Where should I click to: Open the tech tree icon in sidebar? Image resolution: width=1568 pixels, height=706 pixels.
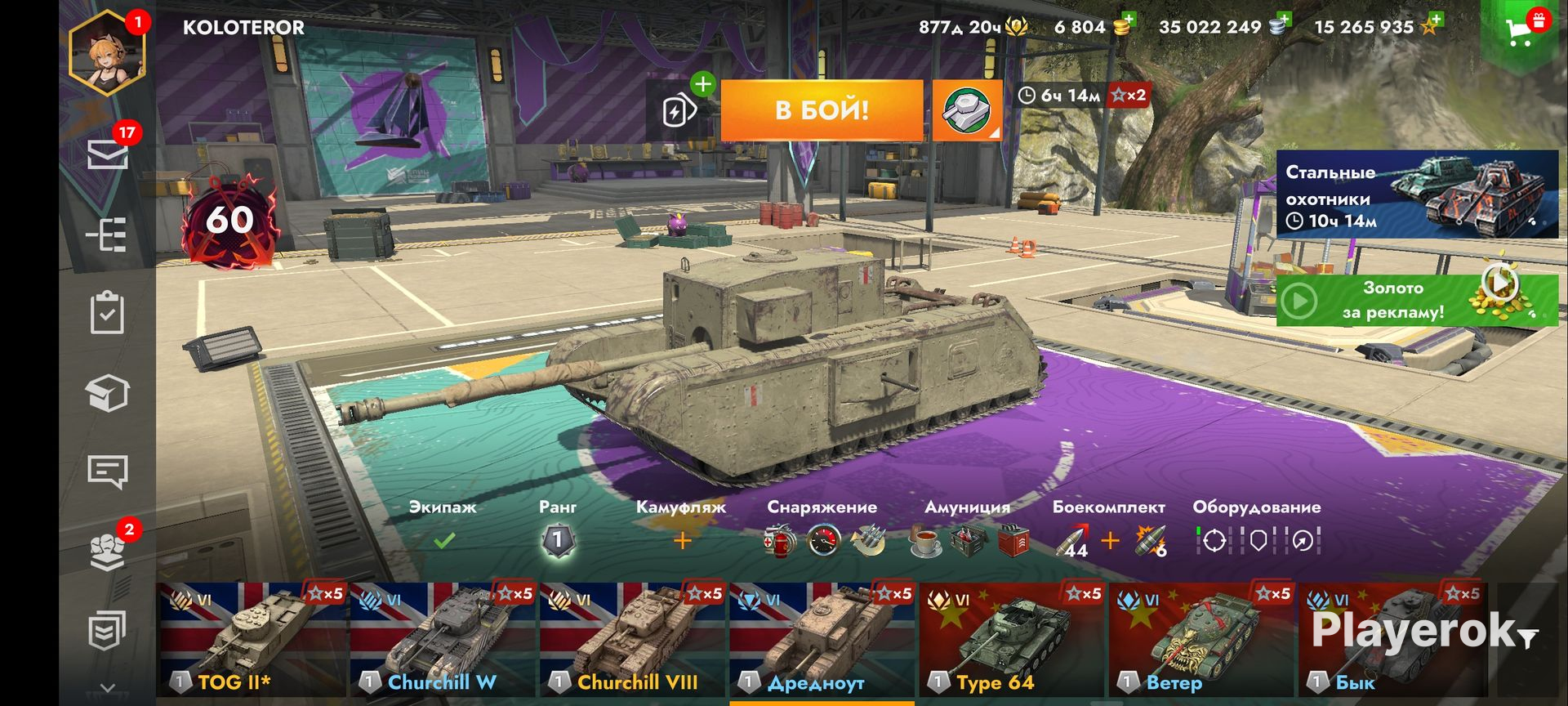coord(107,236)
